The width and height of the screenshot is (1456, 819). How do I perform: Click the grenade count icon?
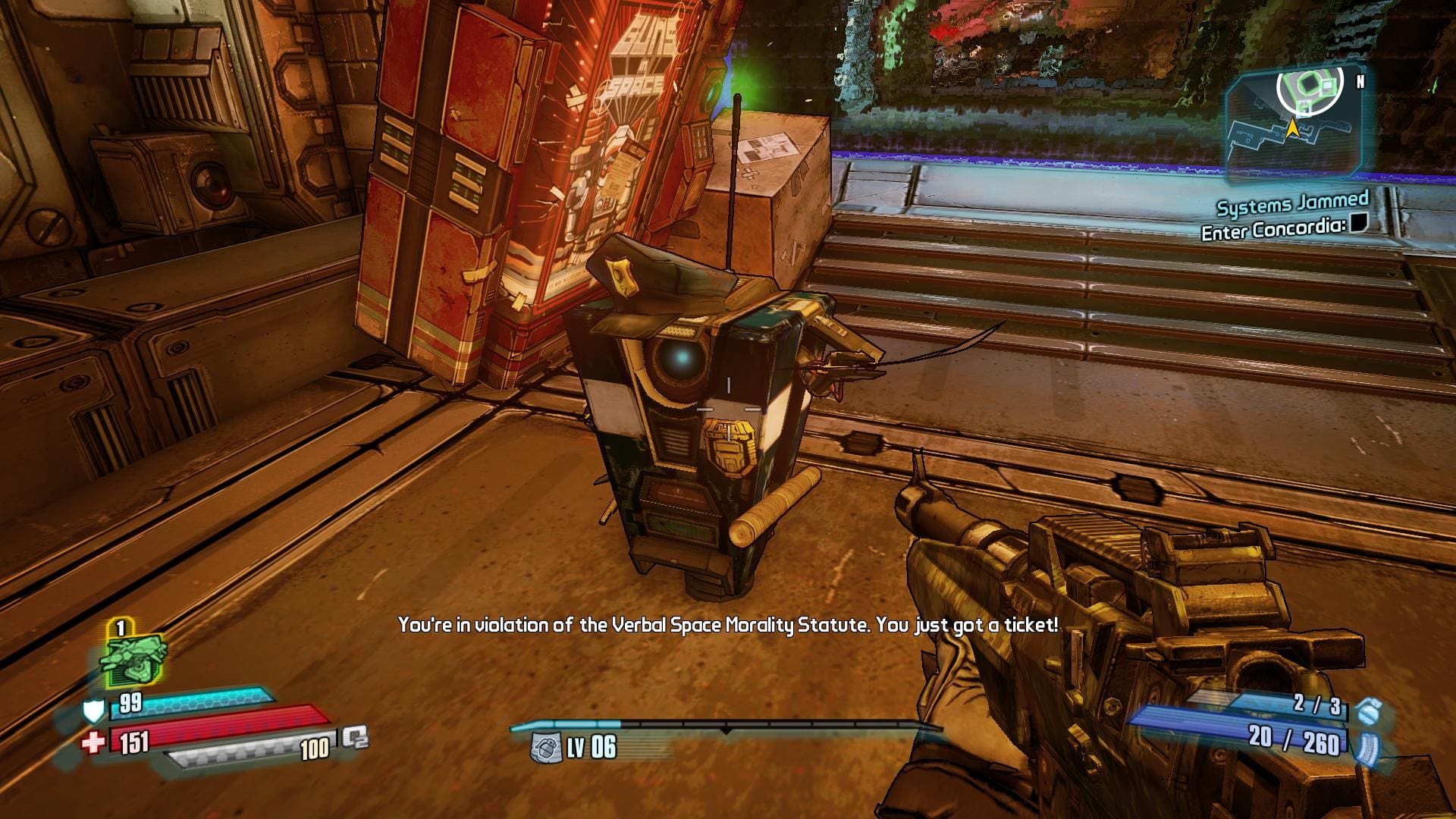1366,711
